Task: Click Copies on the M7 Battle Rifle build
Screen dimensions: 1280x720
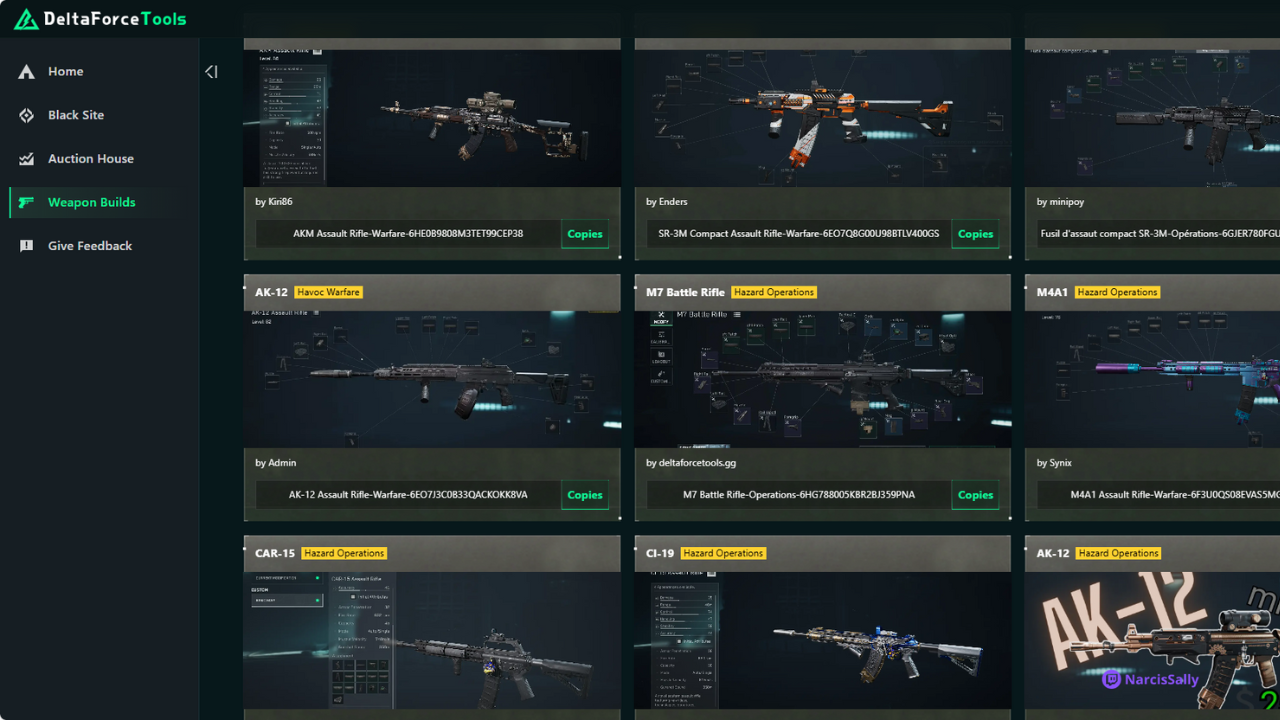Action: pyautogui.click(x=974, y=494)
